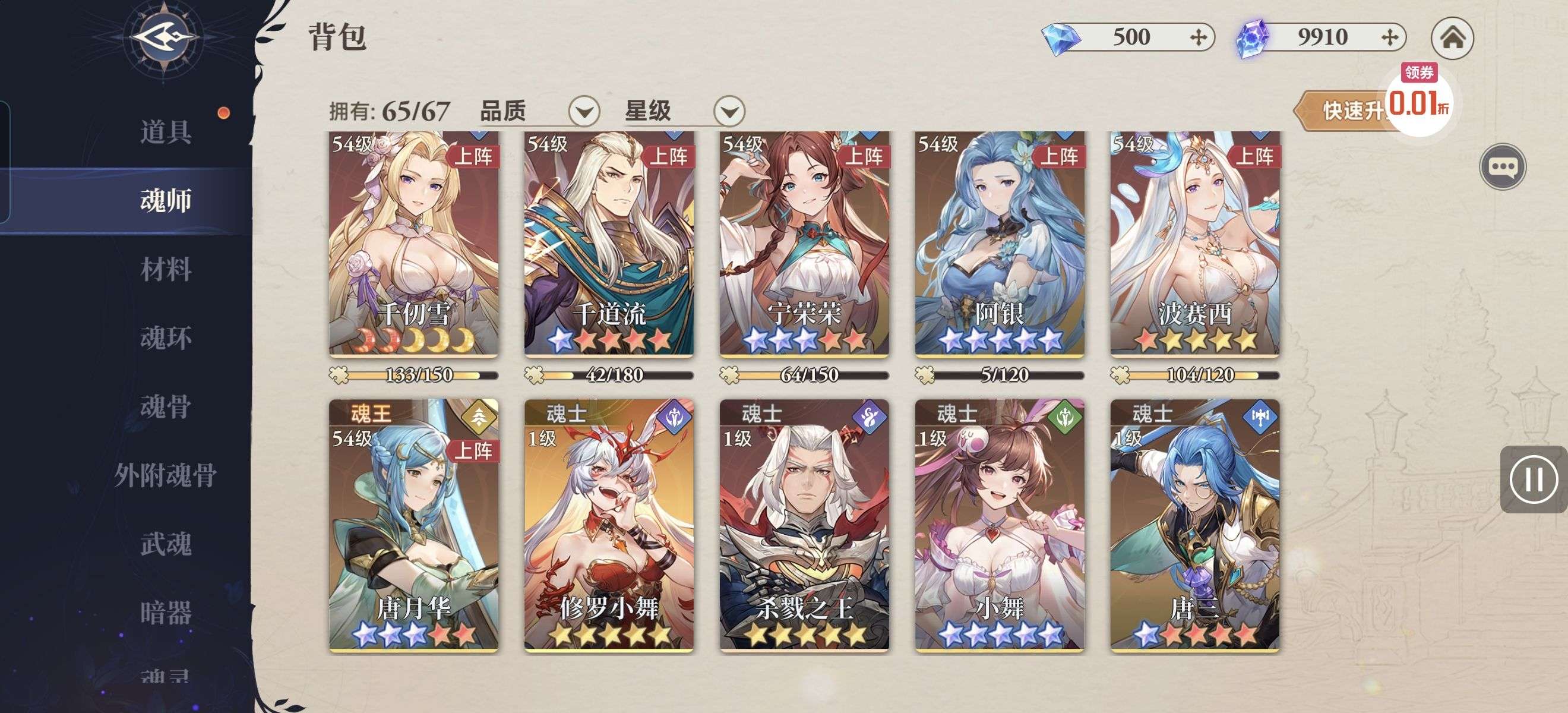Open the 暗器 hidden weapons tab
Screen dimensions: 1568x713
click(166, 612)
